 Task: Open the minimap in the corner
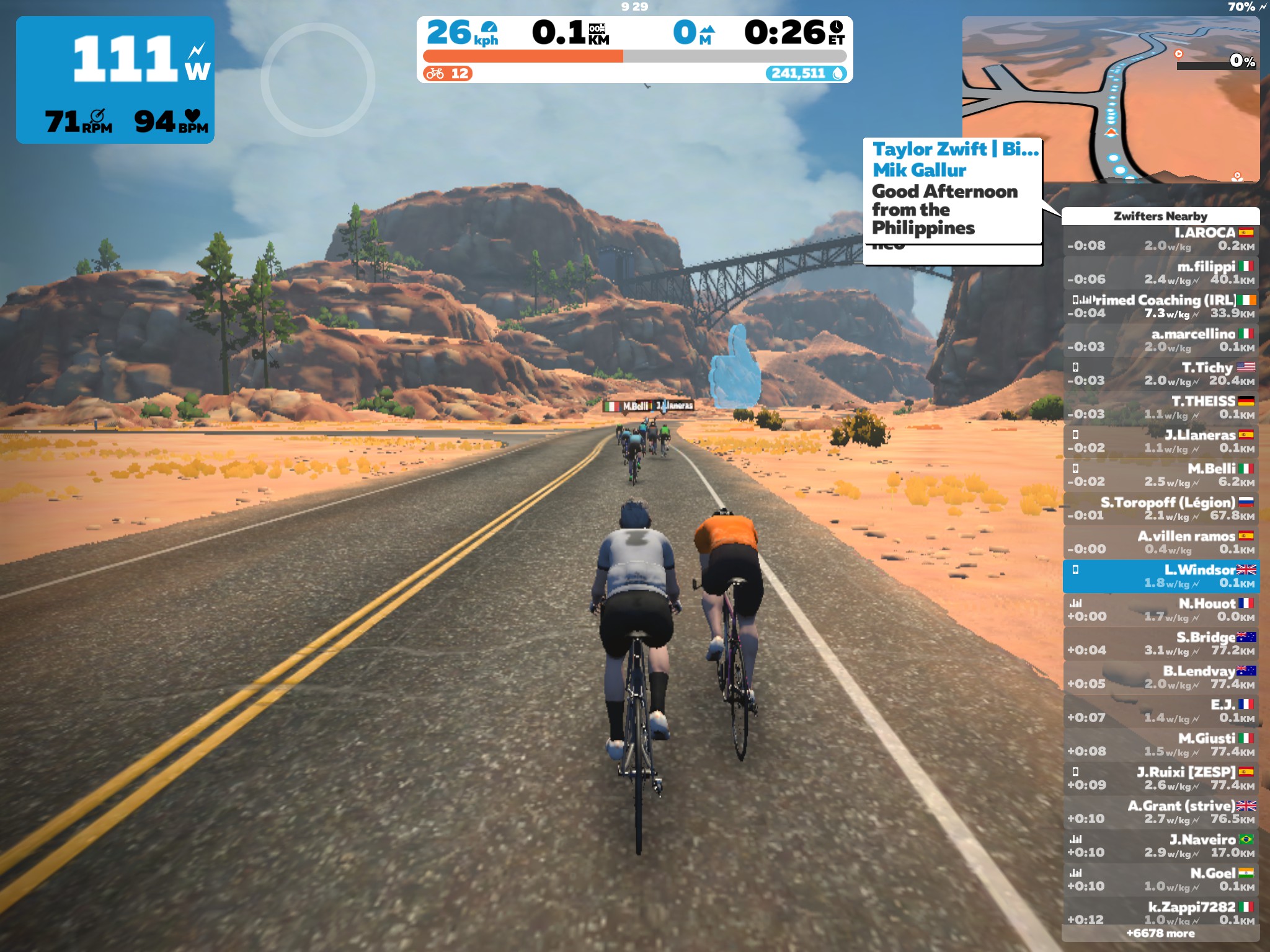[x=1110, y=99]
